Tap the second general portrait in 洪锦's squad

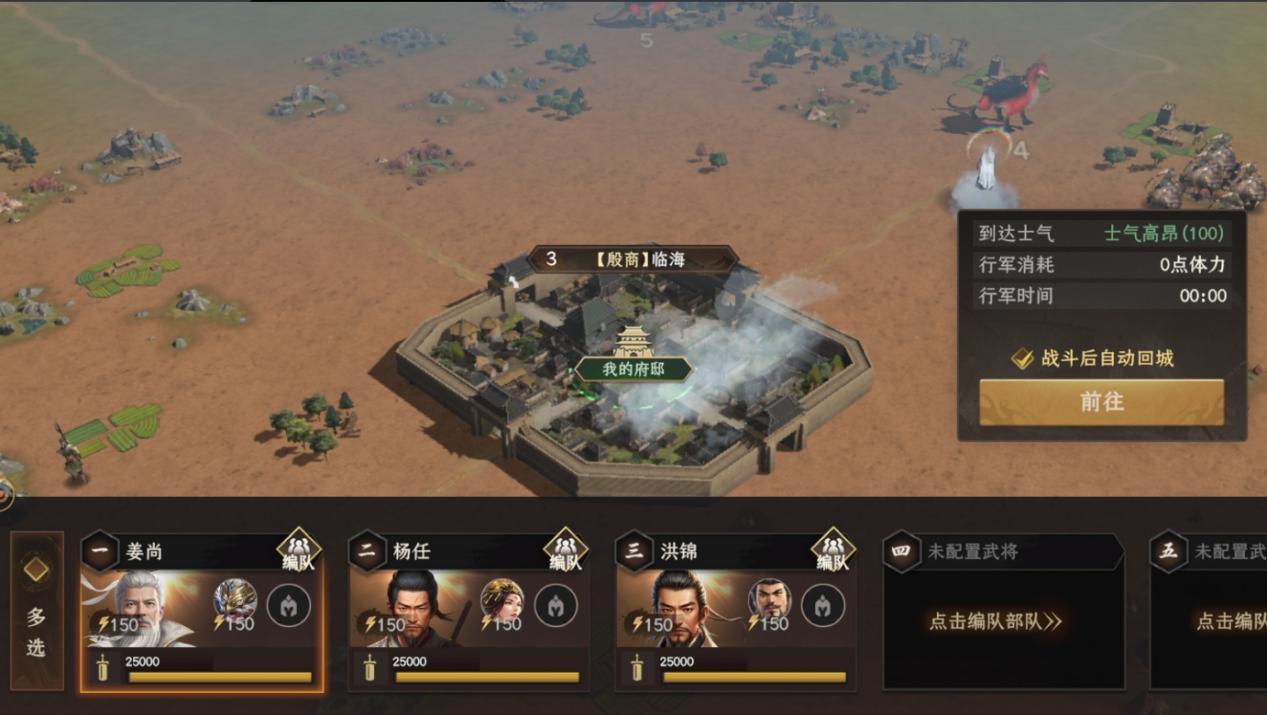tap(769, 600)
